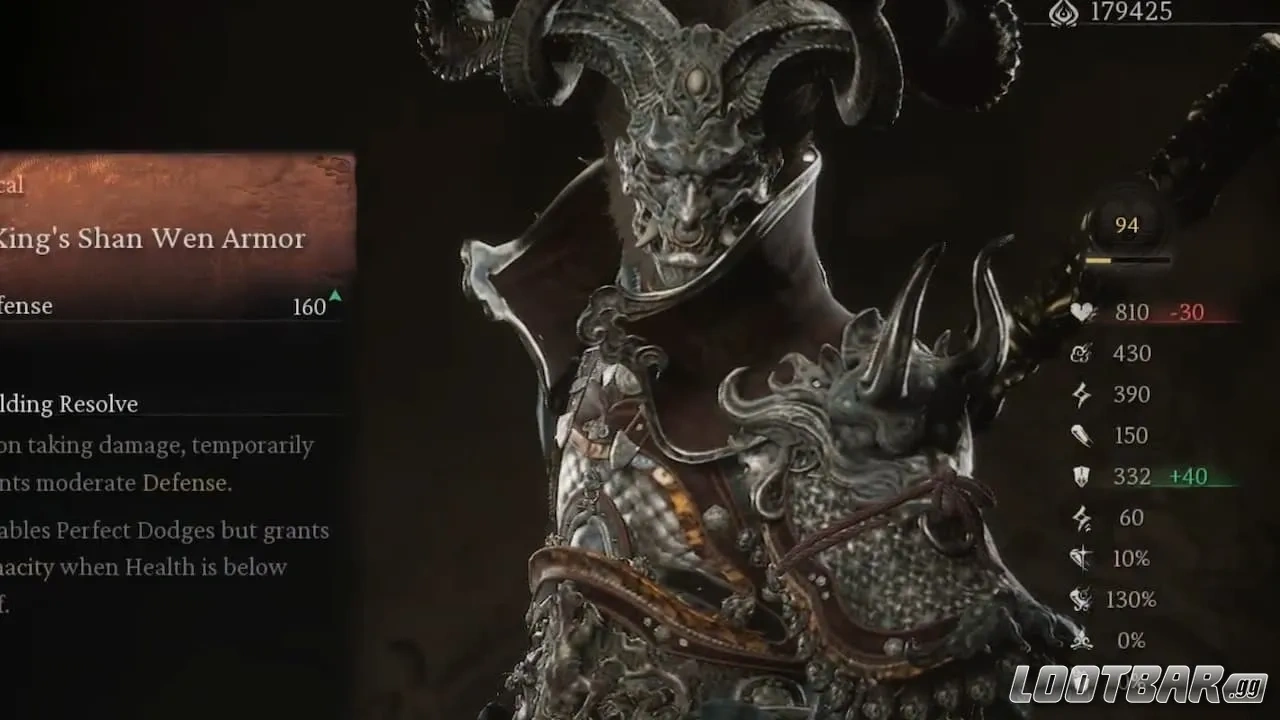
Task: Select the lightning stamina icon beside 390
Action: click(1081, 394)
